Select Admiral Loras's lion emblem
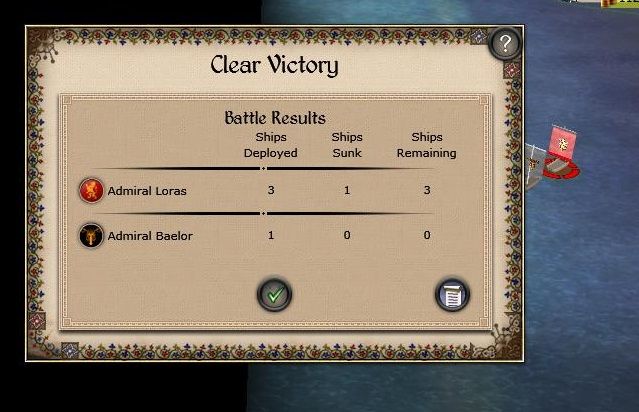 [91, 190]
